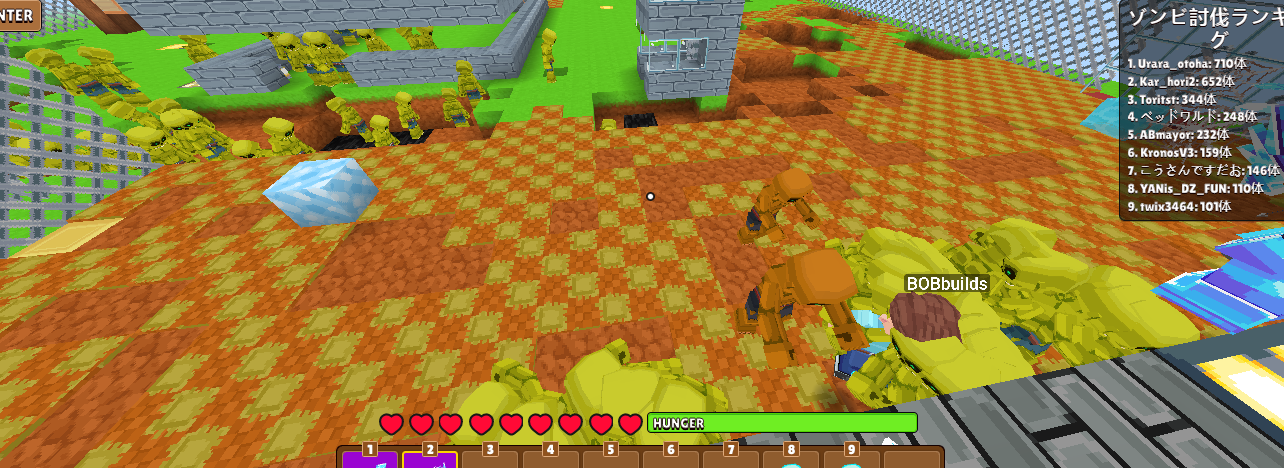Choose twix3464's row on the leaderboard
This screenshot has width=1284, height=468.
[x=1178, y=207]
